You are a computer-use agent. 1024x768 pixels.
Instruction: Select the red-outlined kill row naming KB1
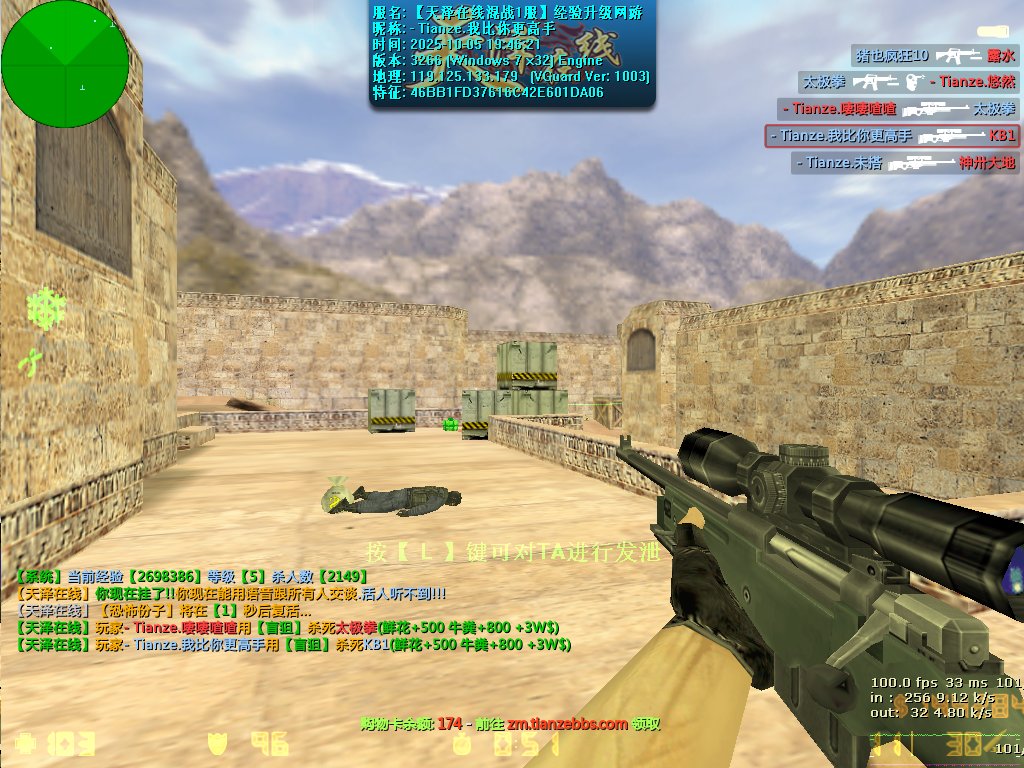pyautogui.click(x=892, y=135)
